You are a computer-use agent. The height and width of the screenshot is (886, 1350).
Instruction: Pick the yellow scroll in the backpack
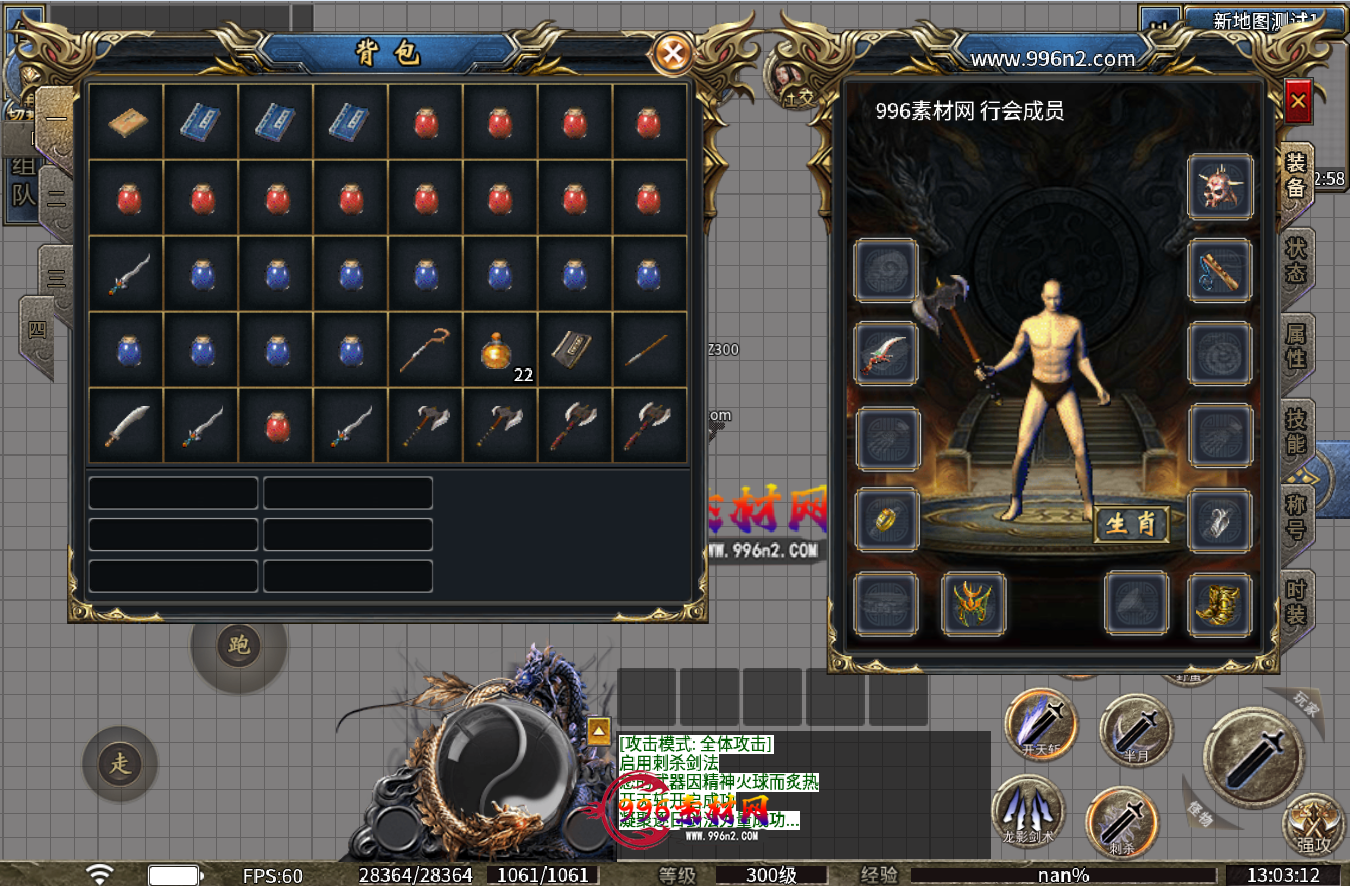pos(127,122)
